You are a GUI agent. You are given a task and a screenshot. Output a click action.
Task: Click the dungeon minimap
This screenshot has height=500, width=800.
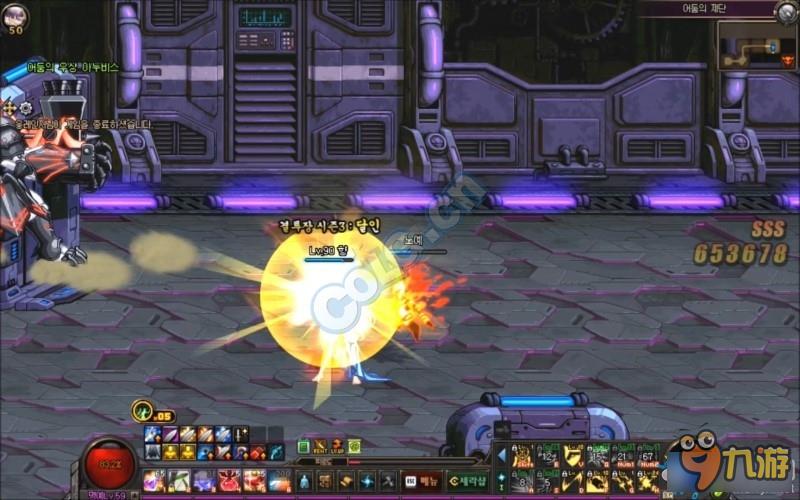[757, 46]
